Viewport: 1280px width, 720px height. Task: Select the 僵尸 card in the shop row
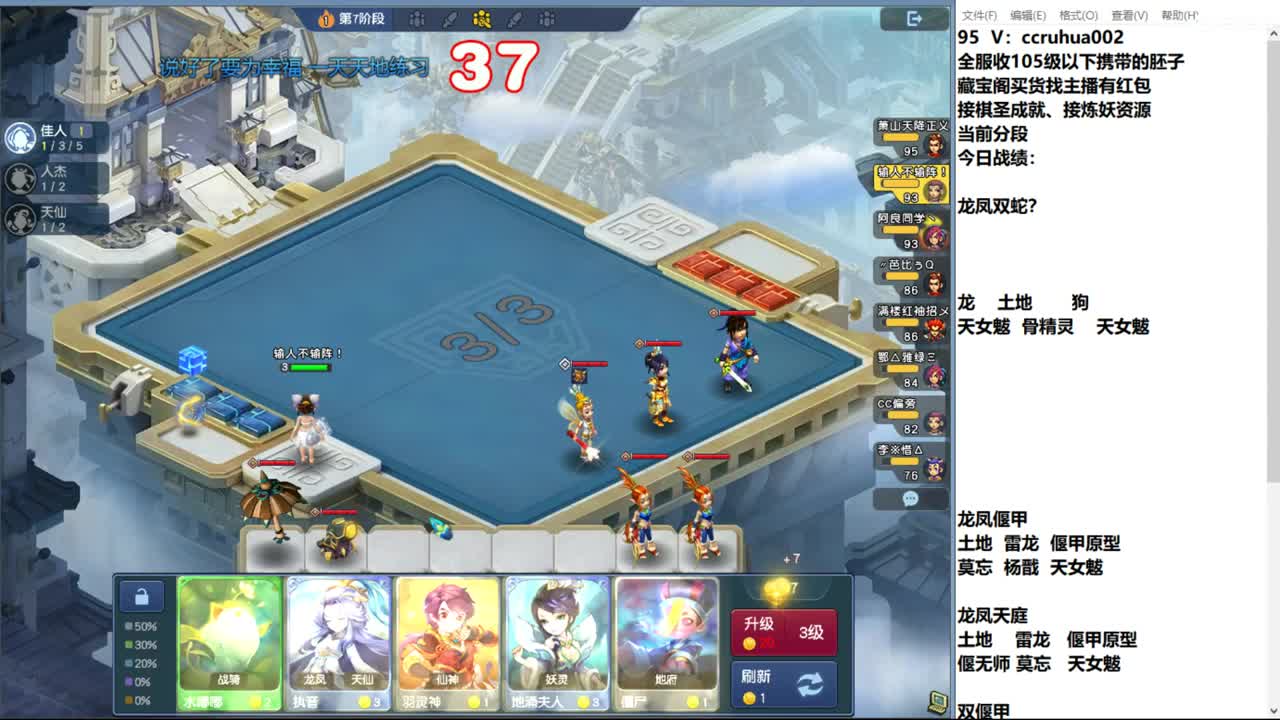pyautogui.click(x=667, y=640)
